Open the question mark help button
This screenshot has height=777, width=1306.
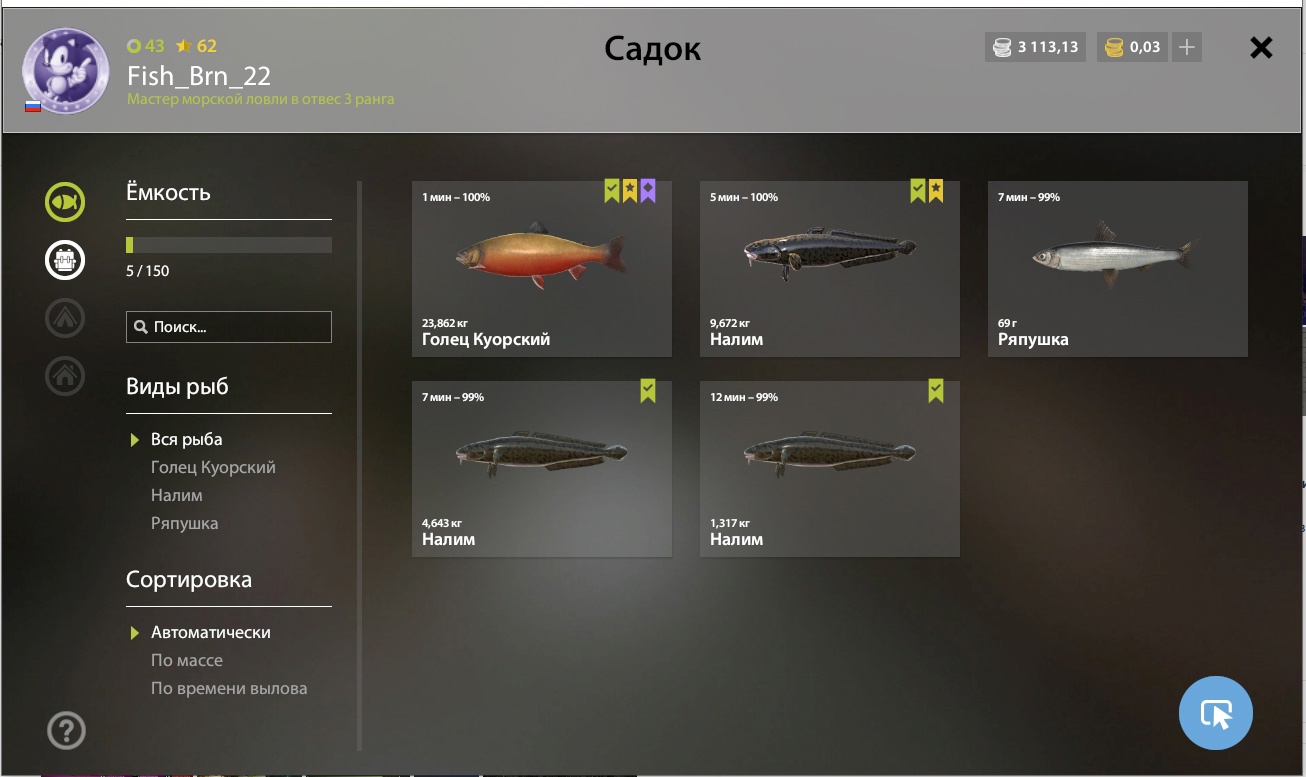(66, 730)
